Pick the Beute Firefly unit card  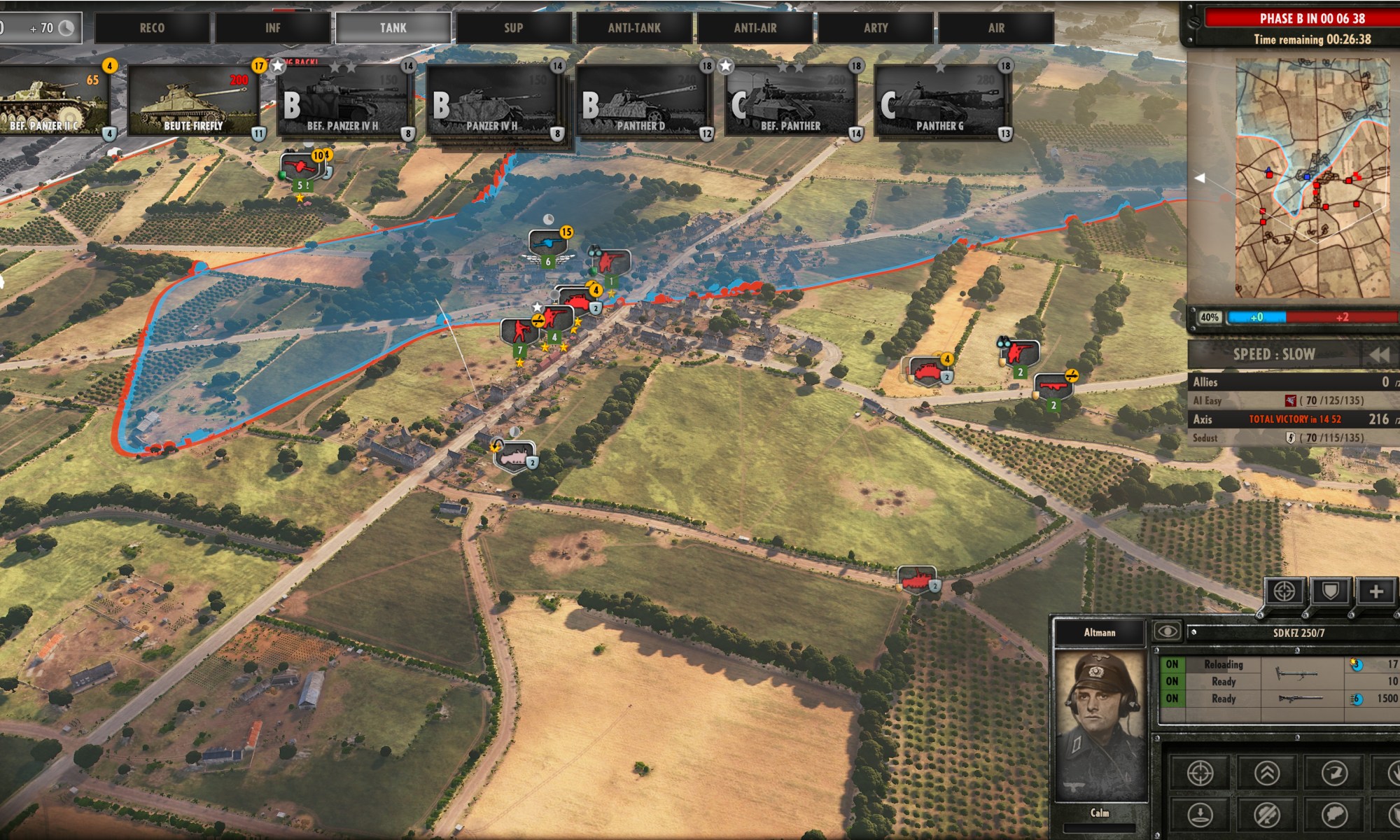pos(193,101)
